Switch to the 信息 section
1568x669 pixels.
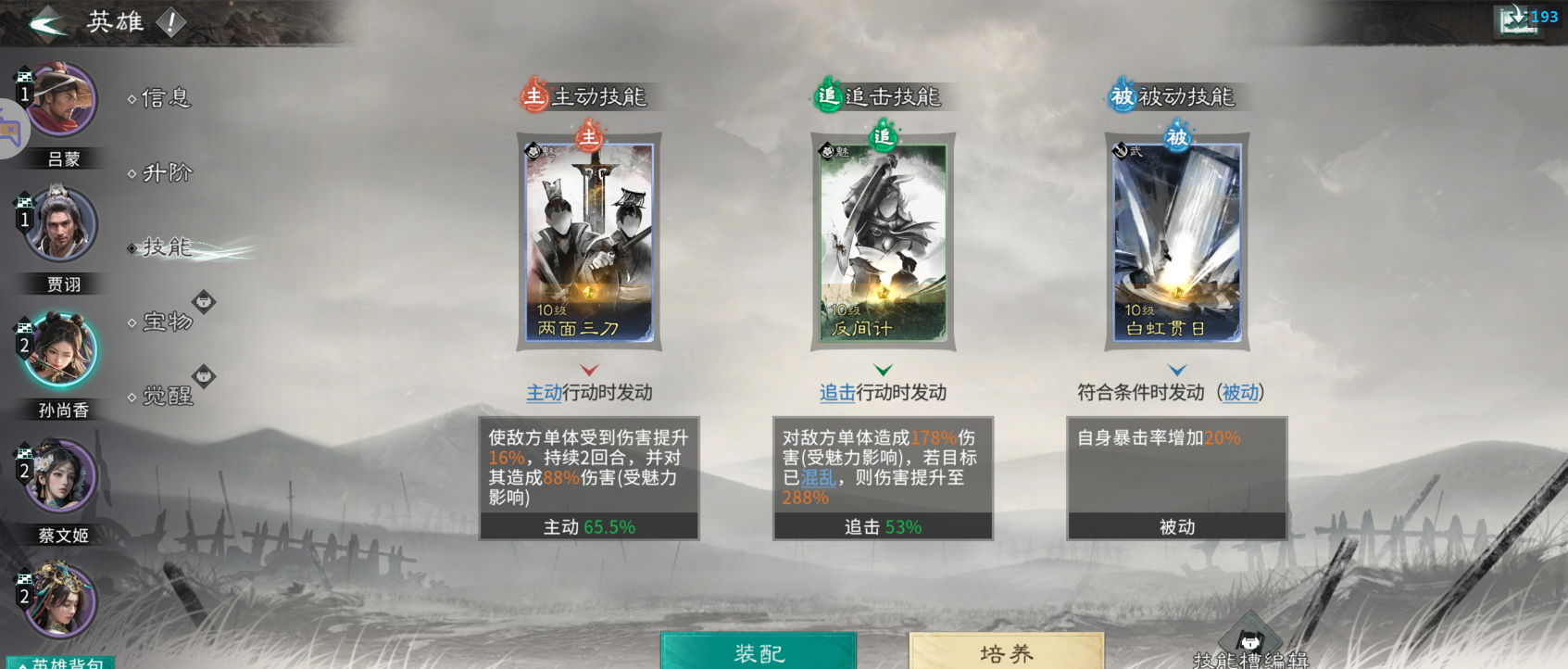165,96
